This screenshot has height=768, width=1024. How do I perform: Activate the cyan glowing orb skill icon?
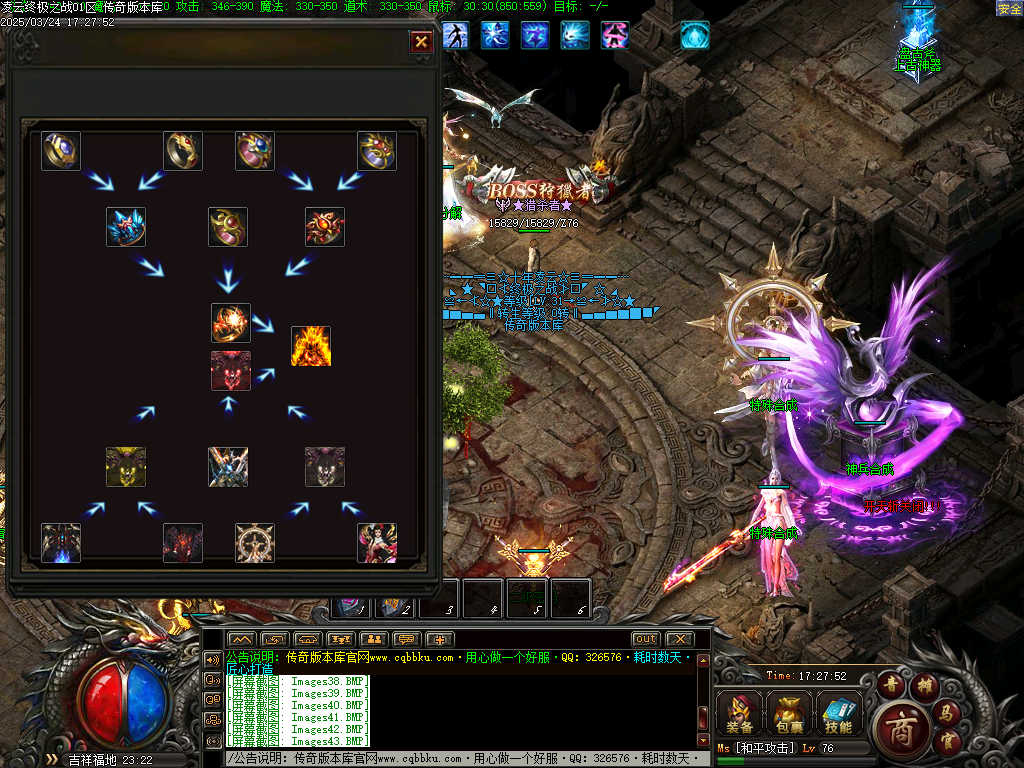694,35
